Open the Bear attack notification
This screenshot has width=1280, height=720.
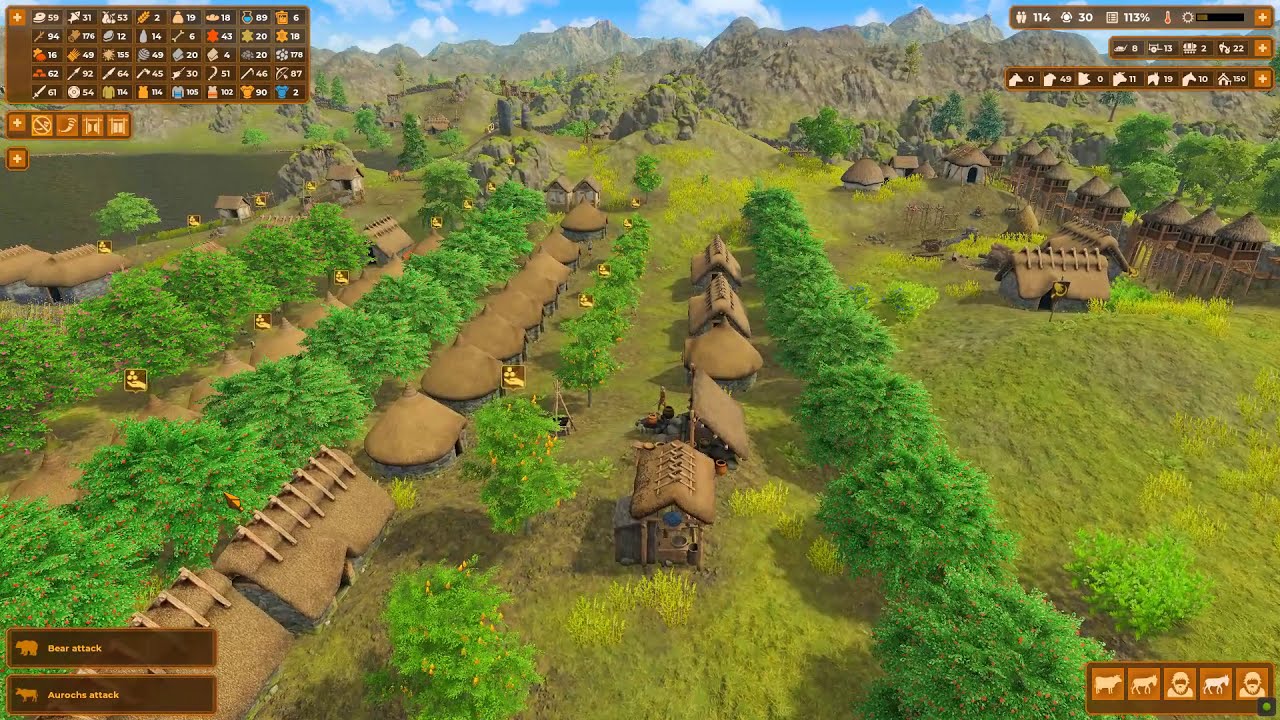tap(110, 647)
